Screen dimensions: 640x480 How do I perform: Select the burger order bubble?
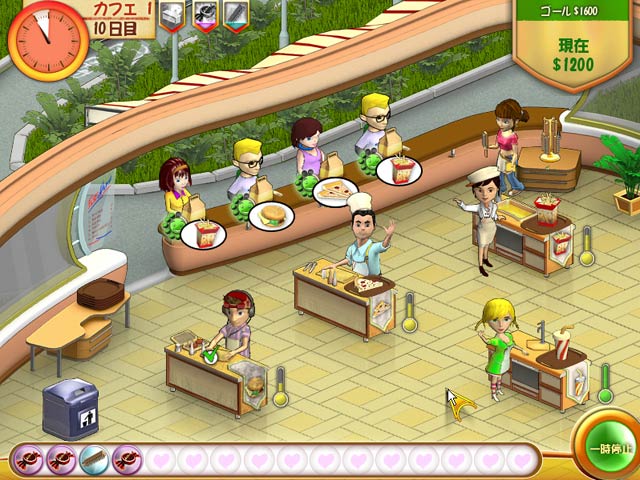pos(272,216)
